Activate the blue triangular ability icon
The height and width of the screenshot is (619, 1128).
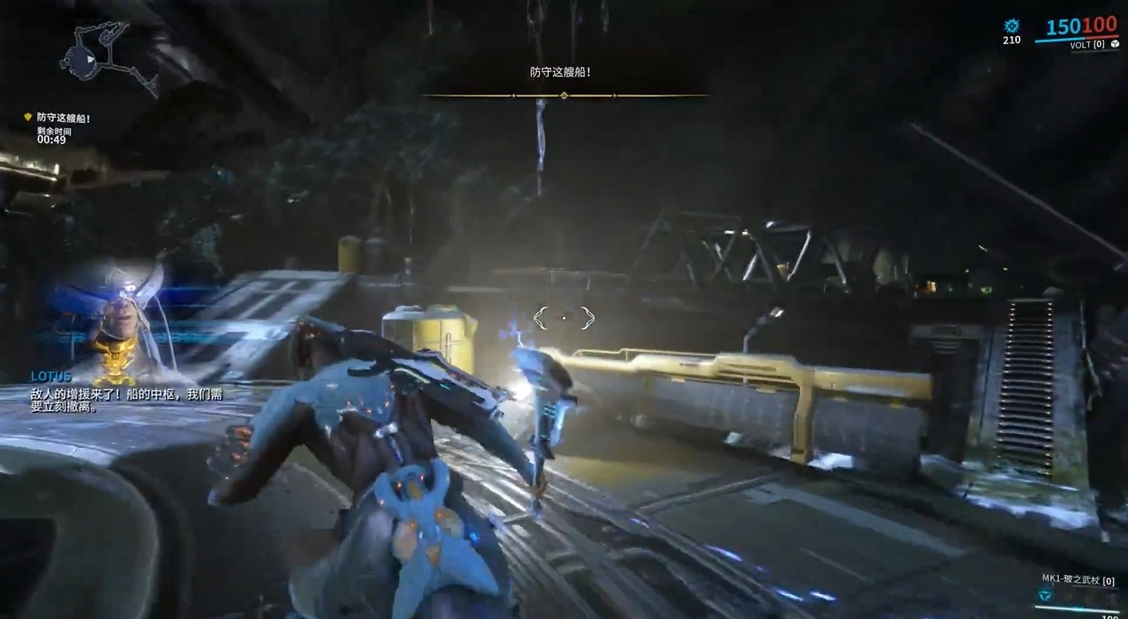point(1045,595)
